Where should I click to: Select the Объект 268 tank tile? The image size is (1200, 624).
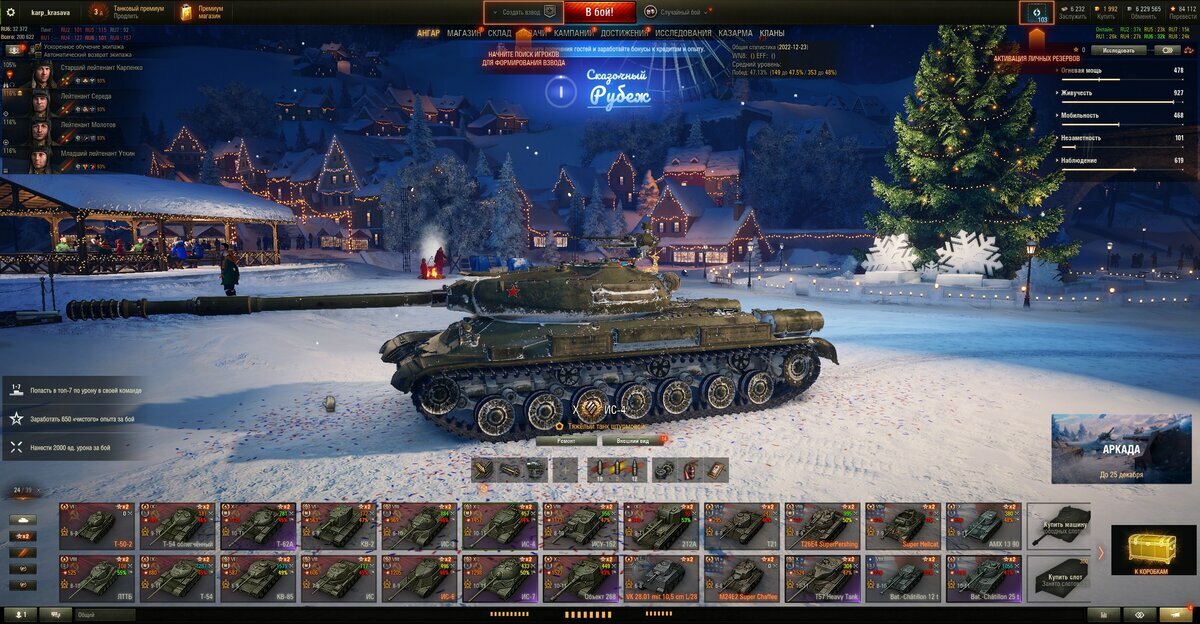(580, 579)
